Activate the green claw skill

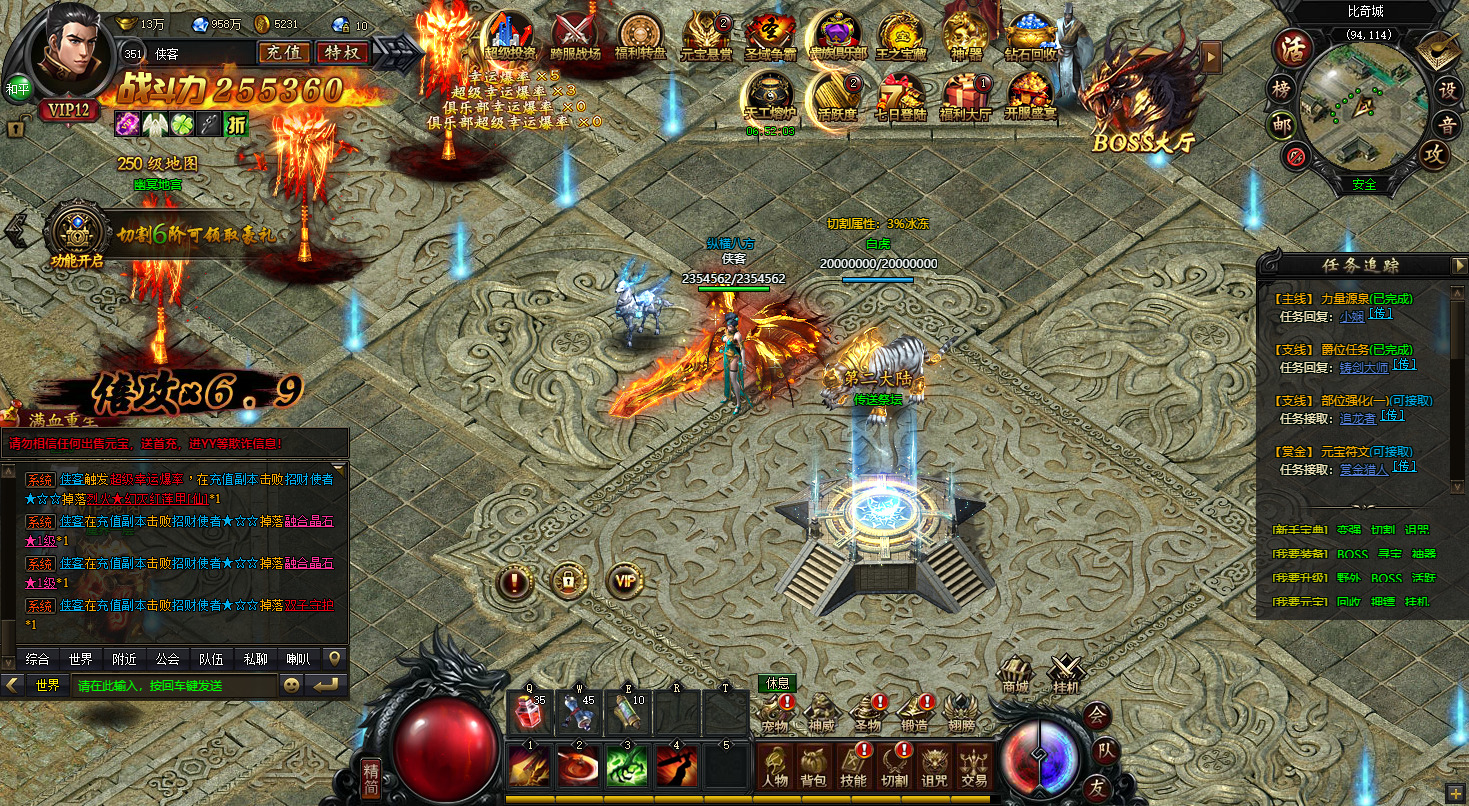pos(627,763)
